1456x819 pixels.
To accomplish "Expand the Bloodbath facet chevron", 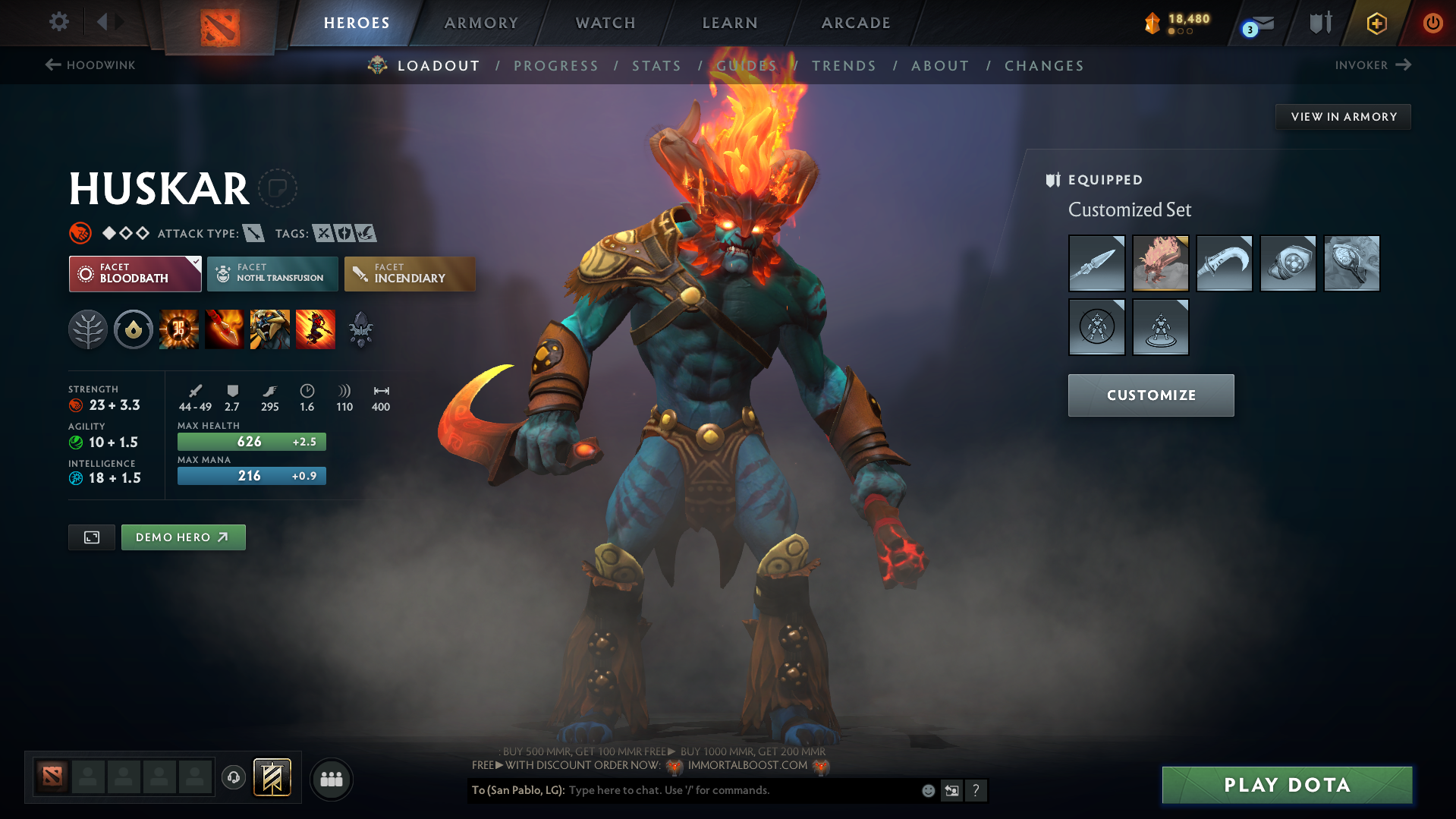I will (196, 261).
